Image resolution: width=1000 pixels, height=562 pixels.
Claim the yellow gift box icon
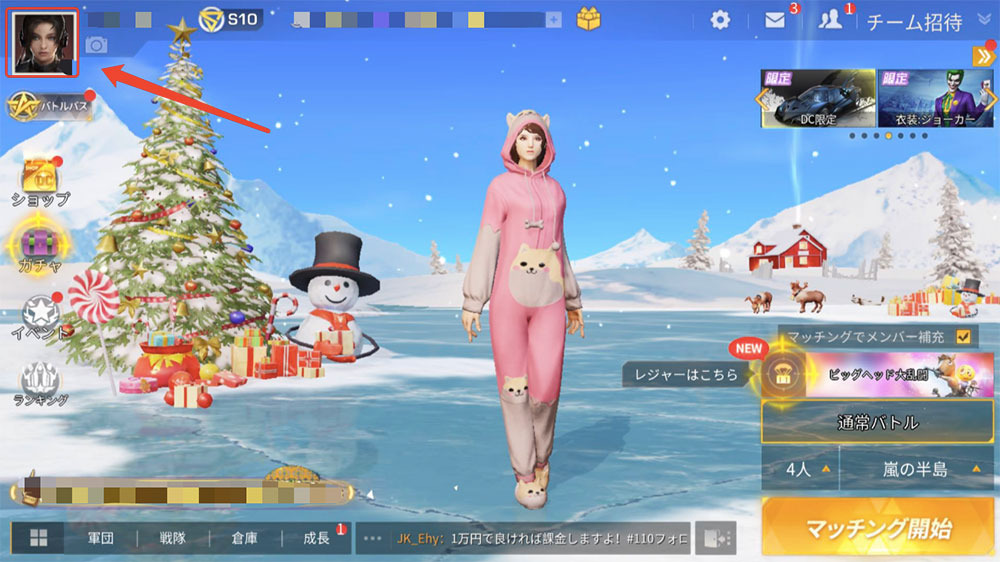point(589,19)
